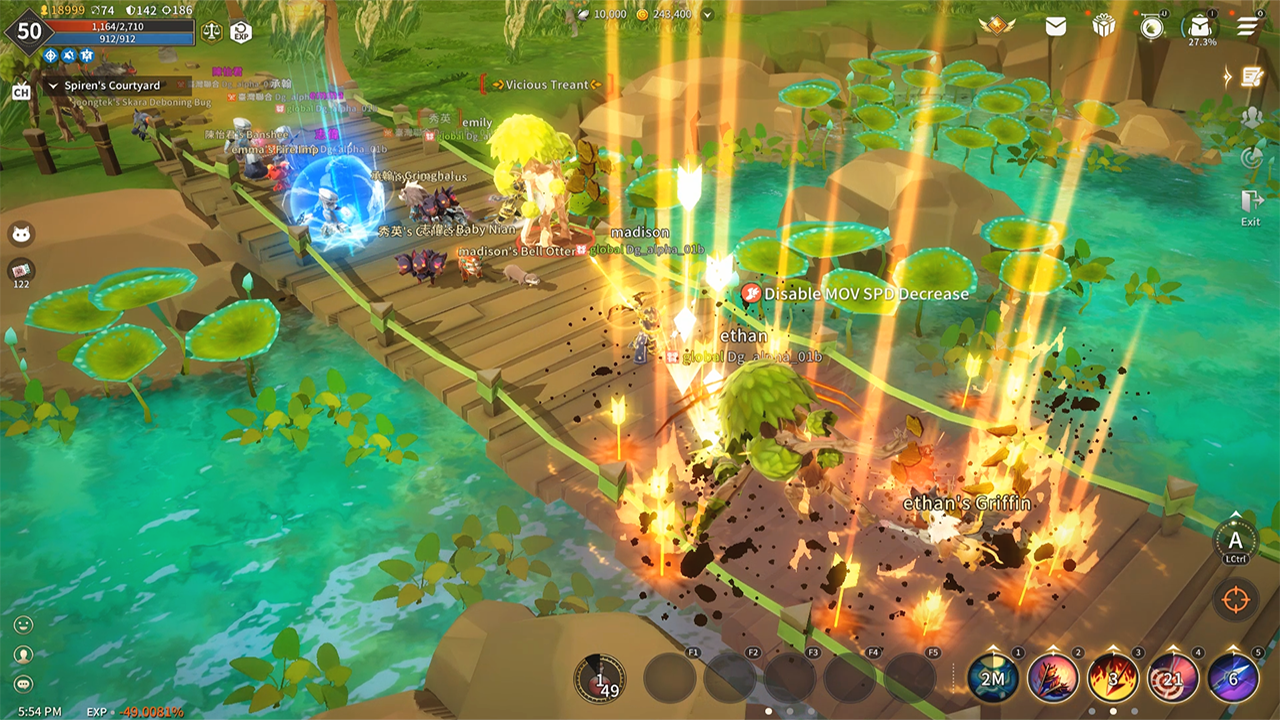1280x720 pixels.
Task: Open the chat speech bubble icon
Action: point(23,684)
